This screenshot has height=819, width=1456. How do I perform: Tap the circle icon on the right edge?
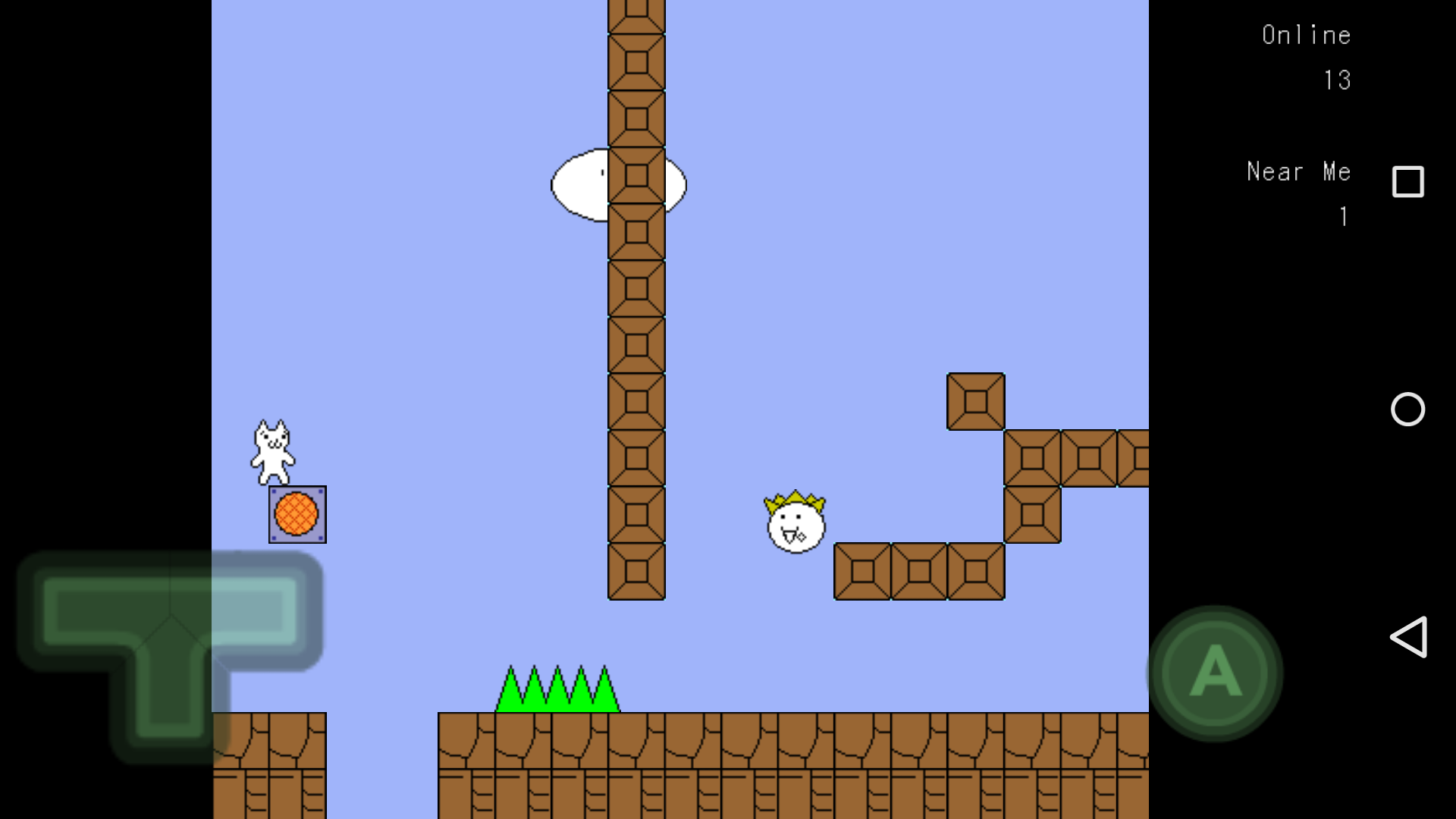point(1408,409)
